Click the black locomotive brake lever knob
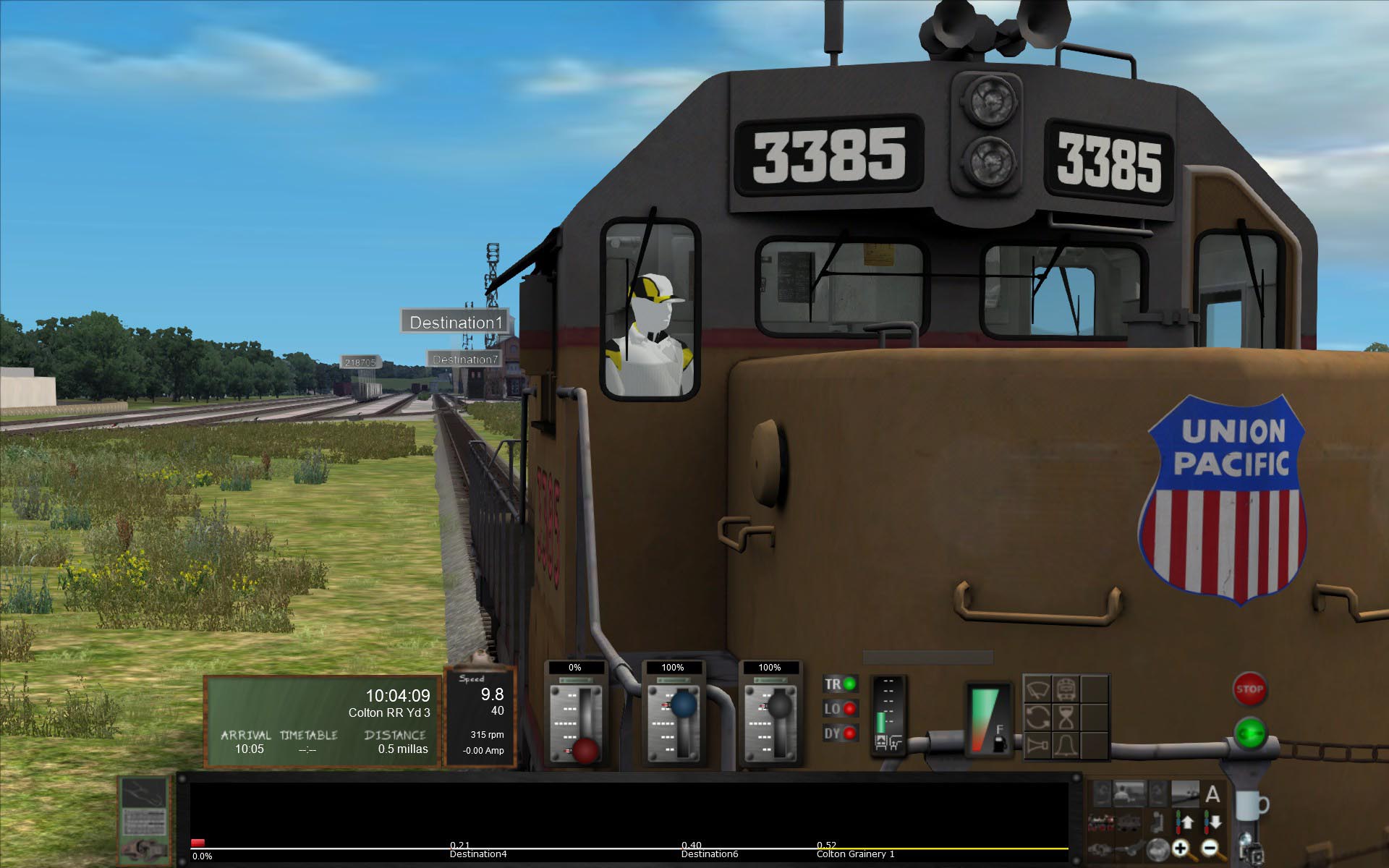The width and height of the screenshot is (1389, 868). [x=779, y=704]
